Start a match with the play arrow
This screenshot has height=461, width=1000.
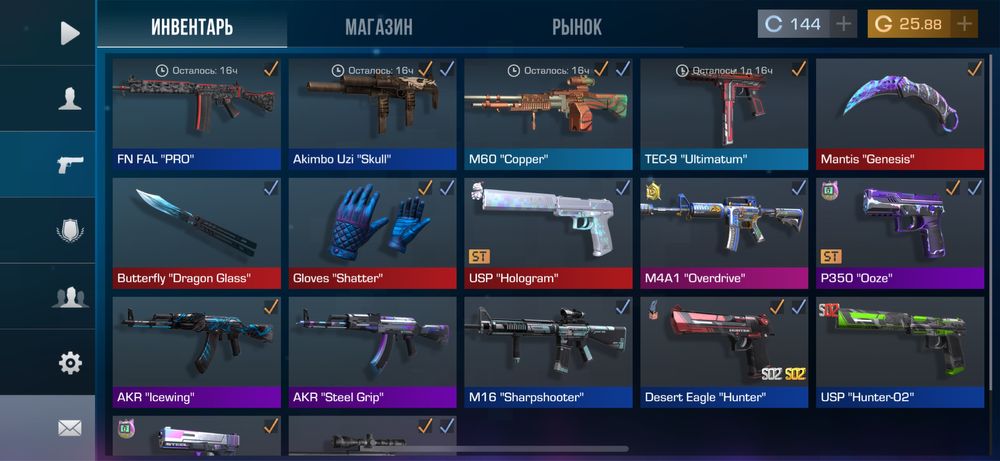click(x=69, y=33)
